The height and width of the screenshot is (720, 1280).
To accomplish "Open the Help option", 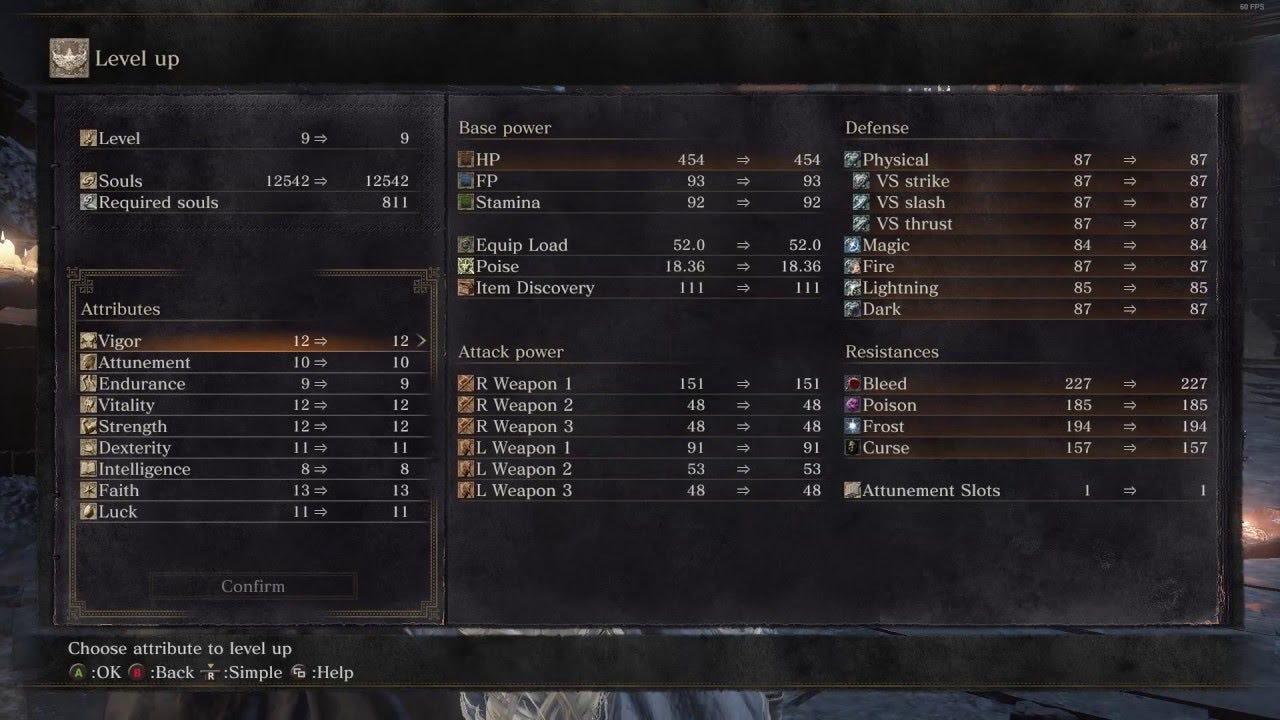I will [323, 672].
